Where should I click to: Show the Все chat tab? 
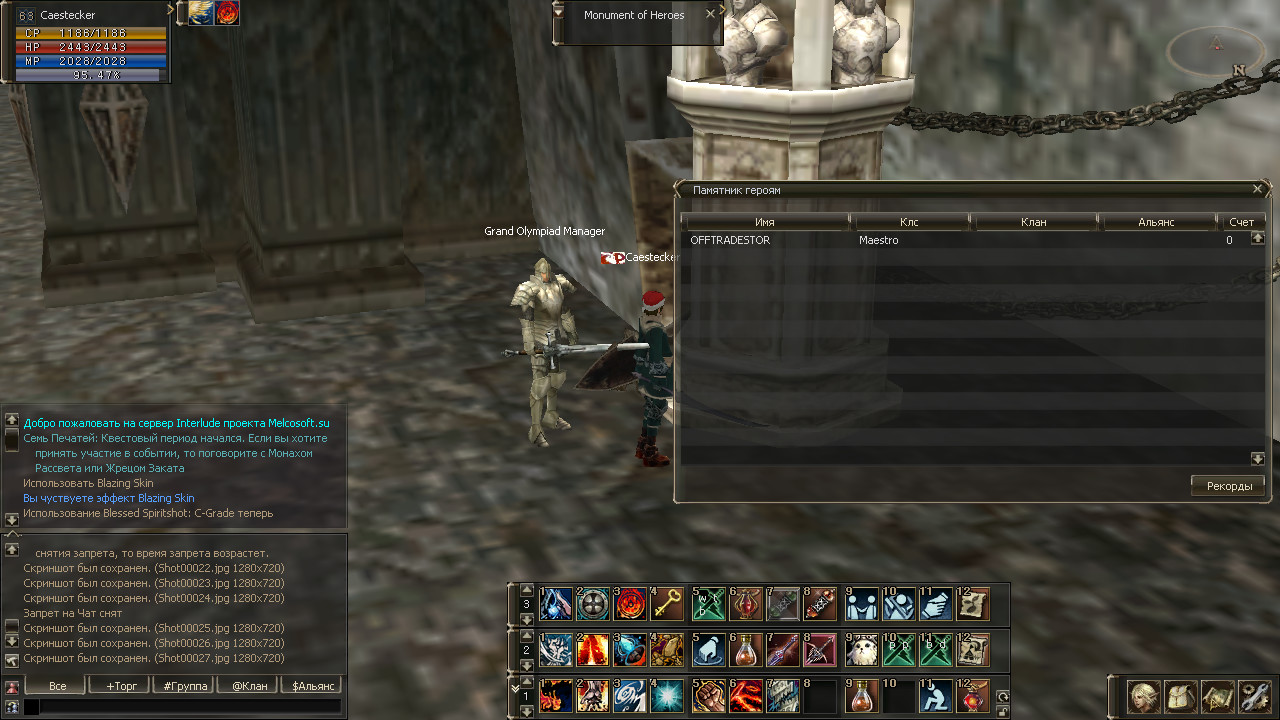coord(58,686)
